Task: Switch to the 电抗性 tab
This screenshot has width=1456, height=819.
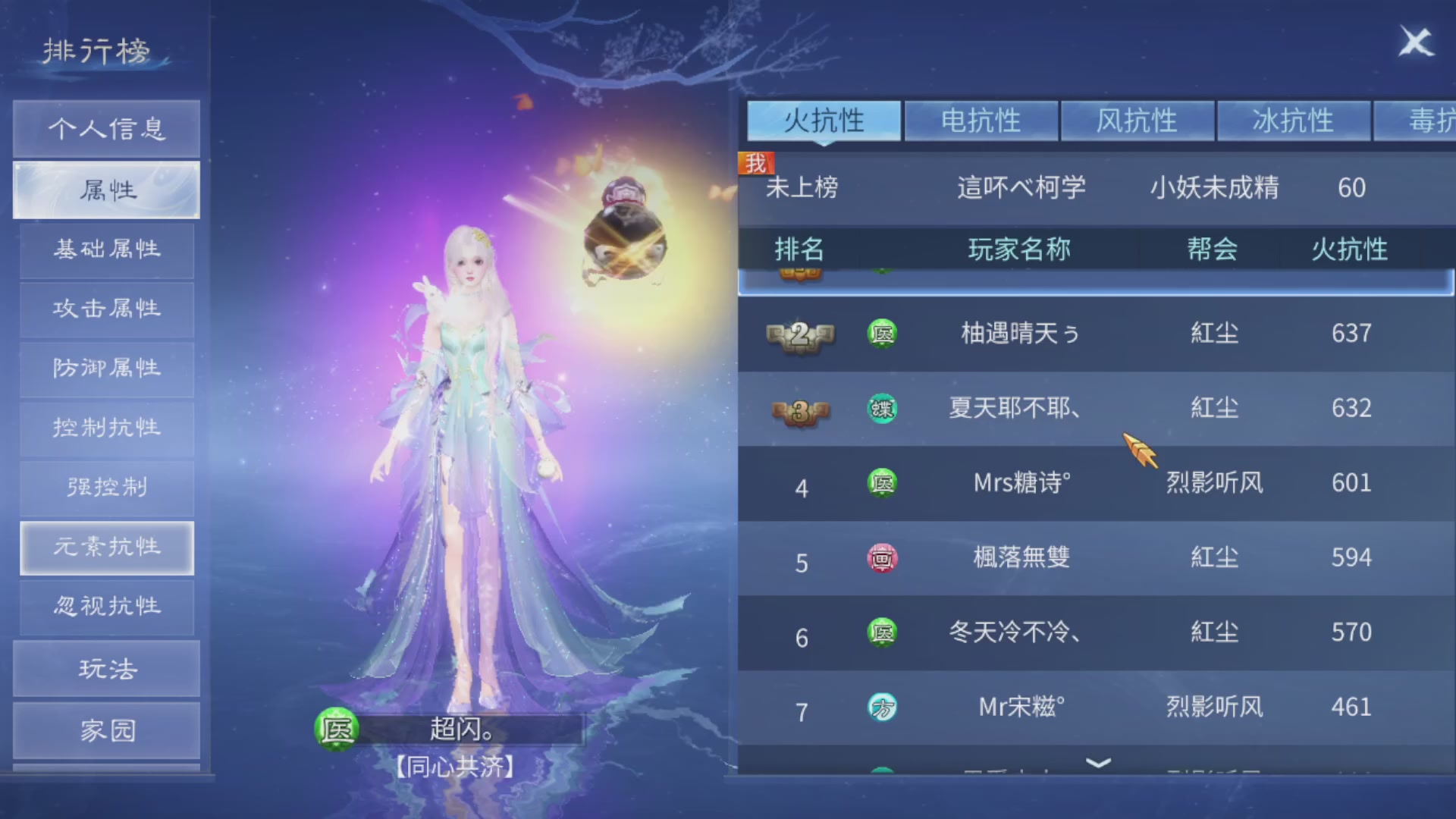Action: pyautogui.click(x=981, y=120)
